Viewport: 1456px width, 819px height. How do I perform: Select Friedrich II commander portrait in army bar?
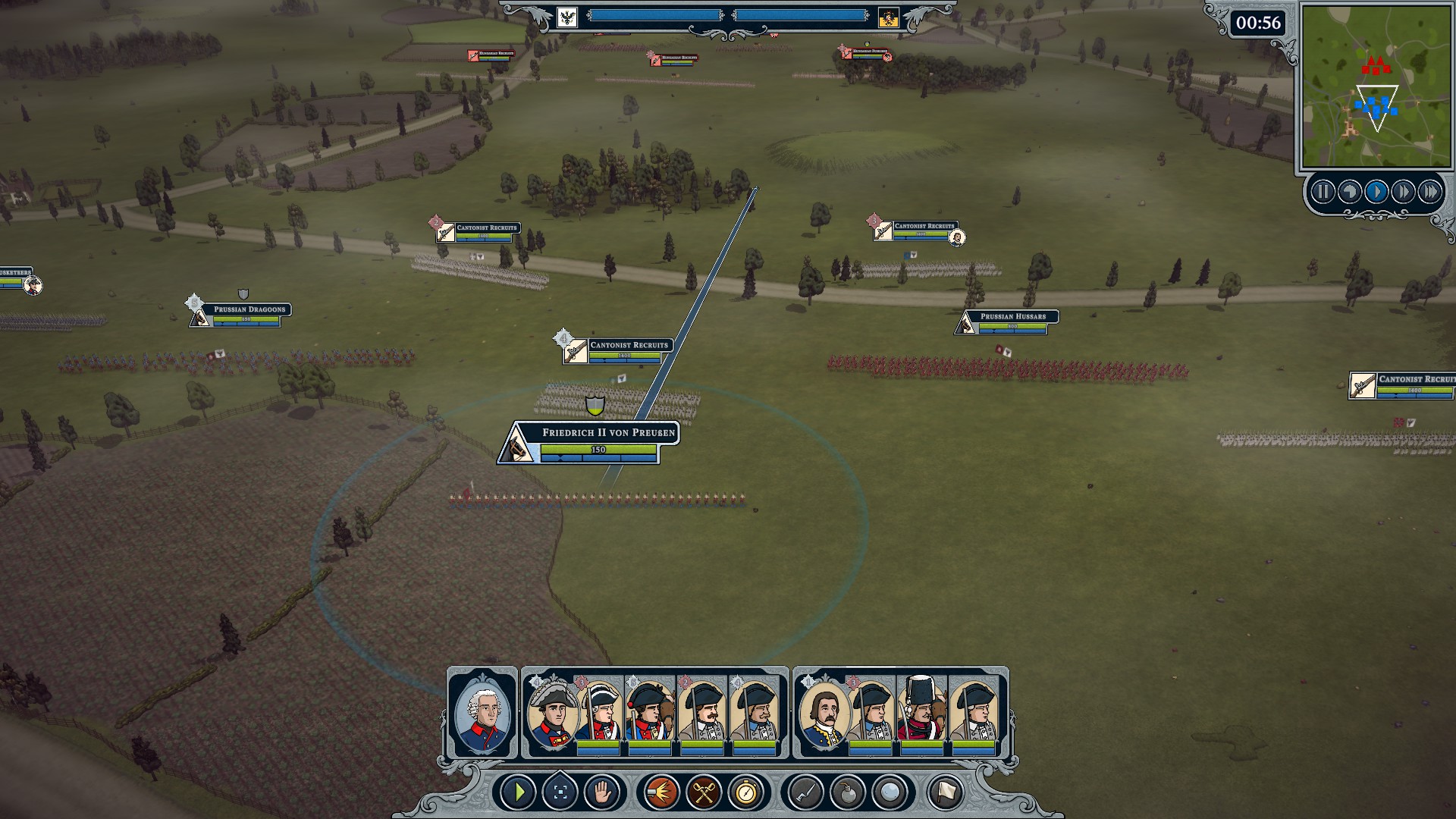coord(482,713)
